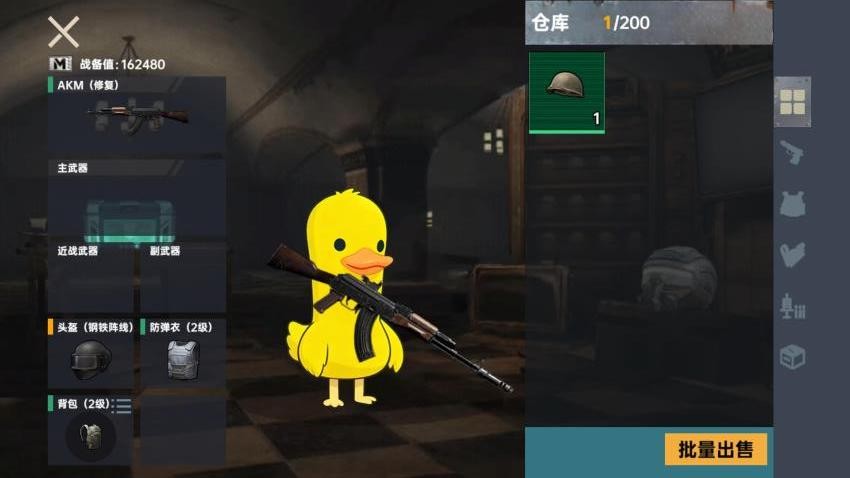The height and width of the screenshot is (478, 850).
Task: Select the 防弹衣 2级 body armor slot
Action: 182,354
